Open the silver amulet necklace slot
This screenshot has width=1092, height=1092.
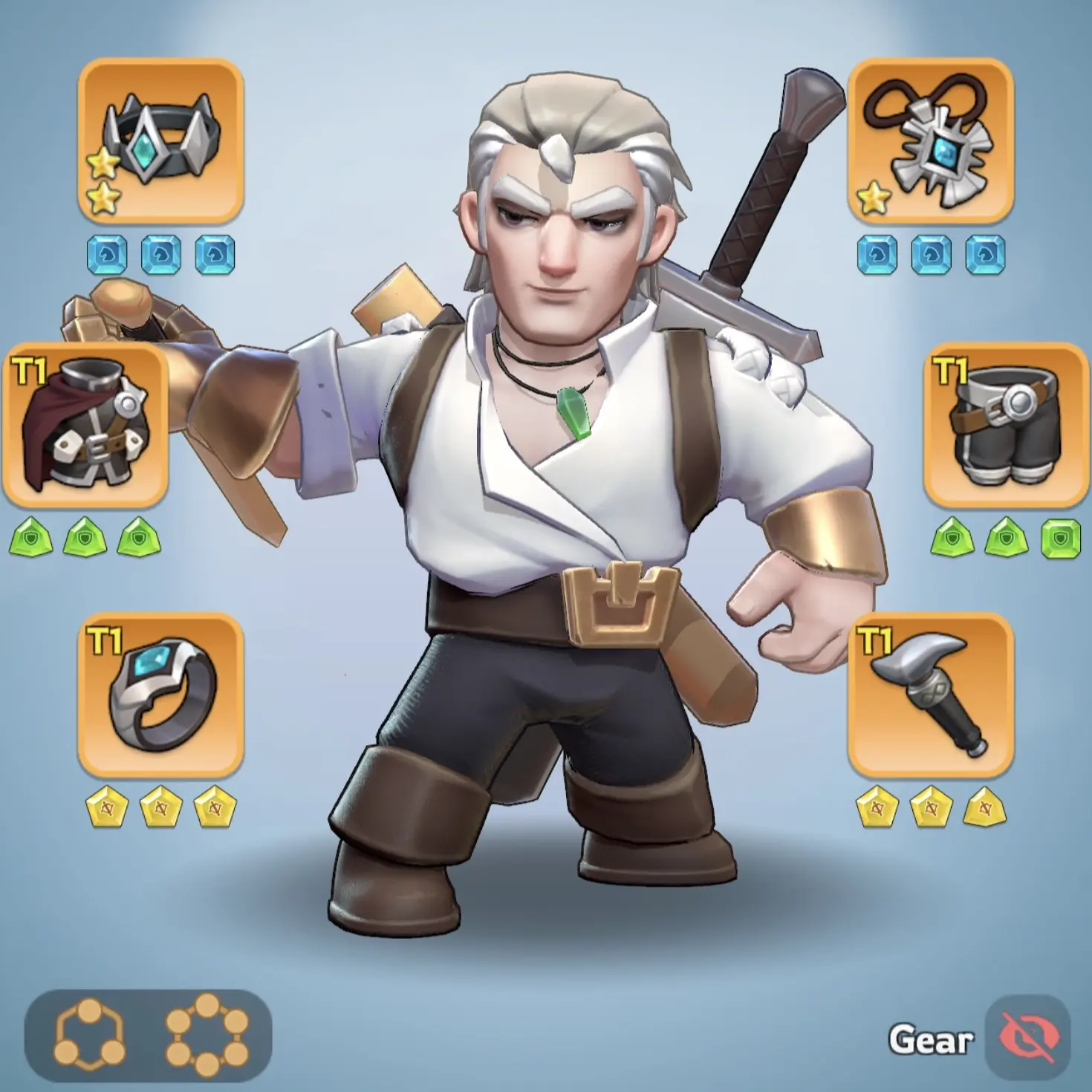coord(930,141)
